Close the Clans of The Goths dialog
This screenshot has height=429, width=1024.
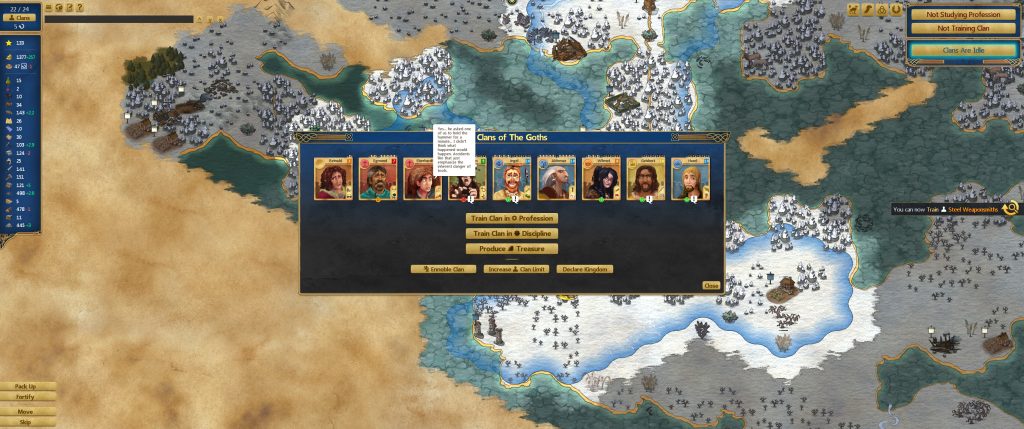(x=711, y=285)
